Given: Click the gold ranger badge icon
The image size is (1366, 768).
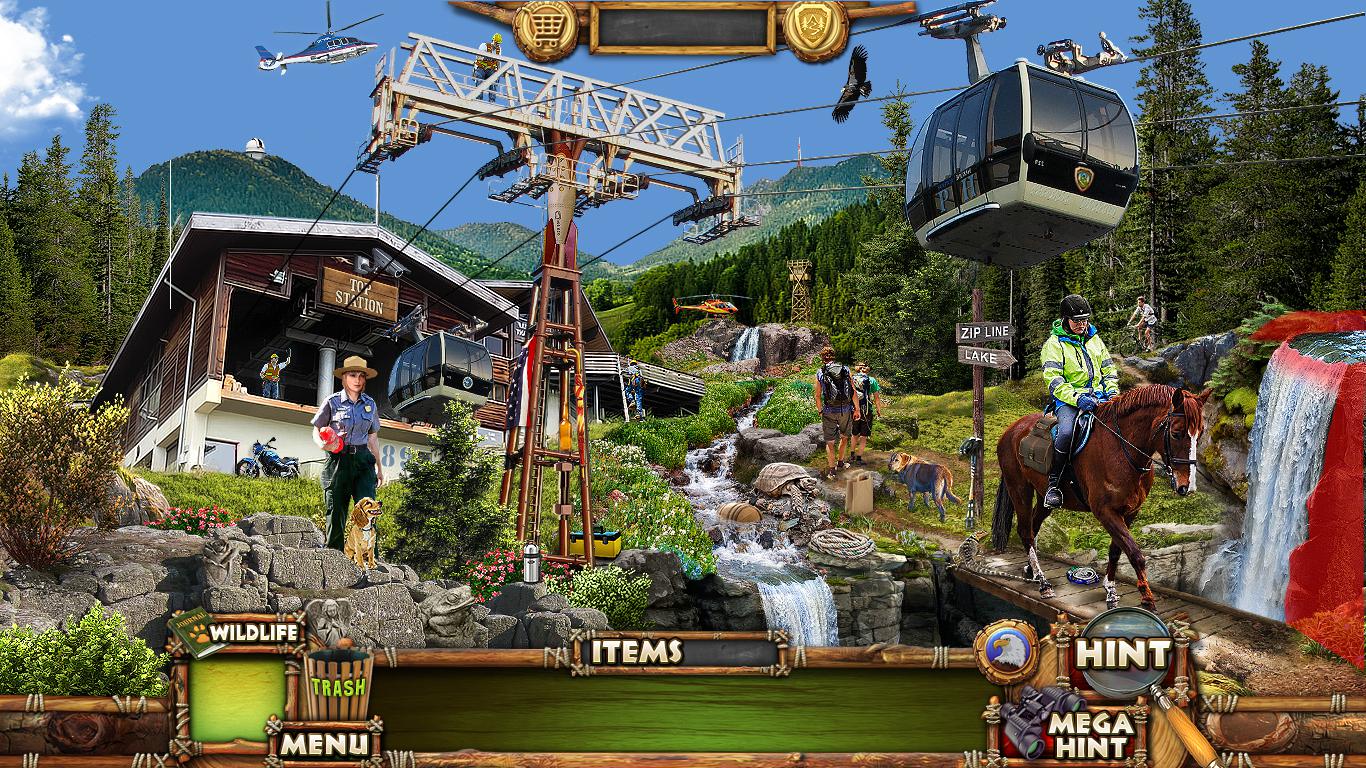Looking at the screenshot, I should [815, 28].
